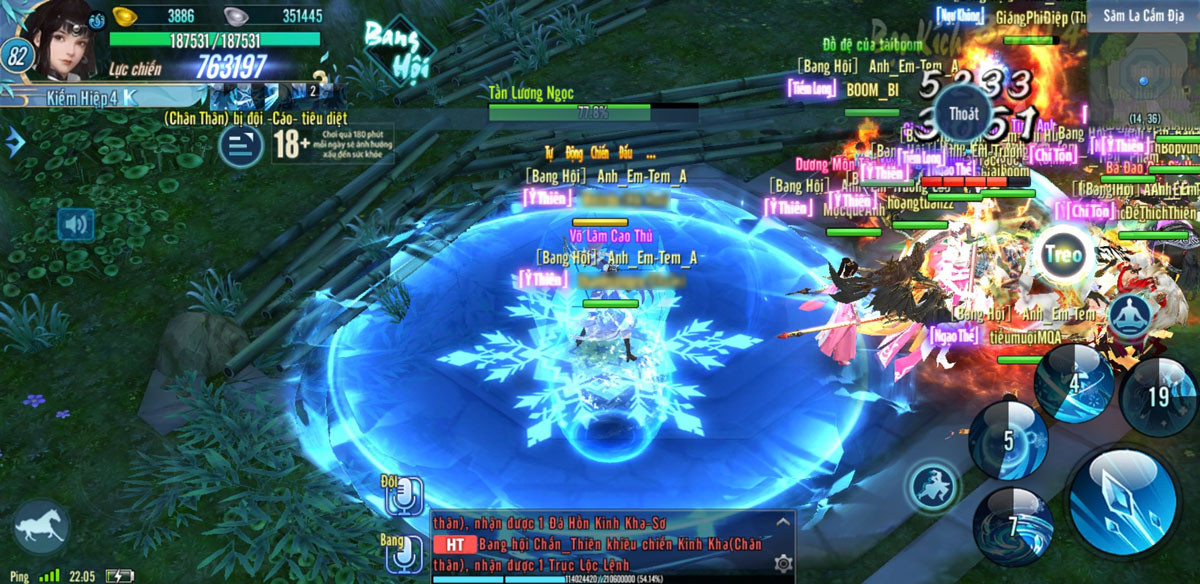The height and width of the screenshot is (584, 1200).
Task: Trigger the ice slash skill showing 4
Action: tap(1074, 383)
